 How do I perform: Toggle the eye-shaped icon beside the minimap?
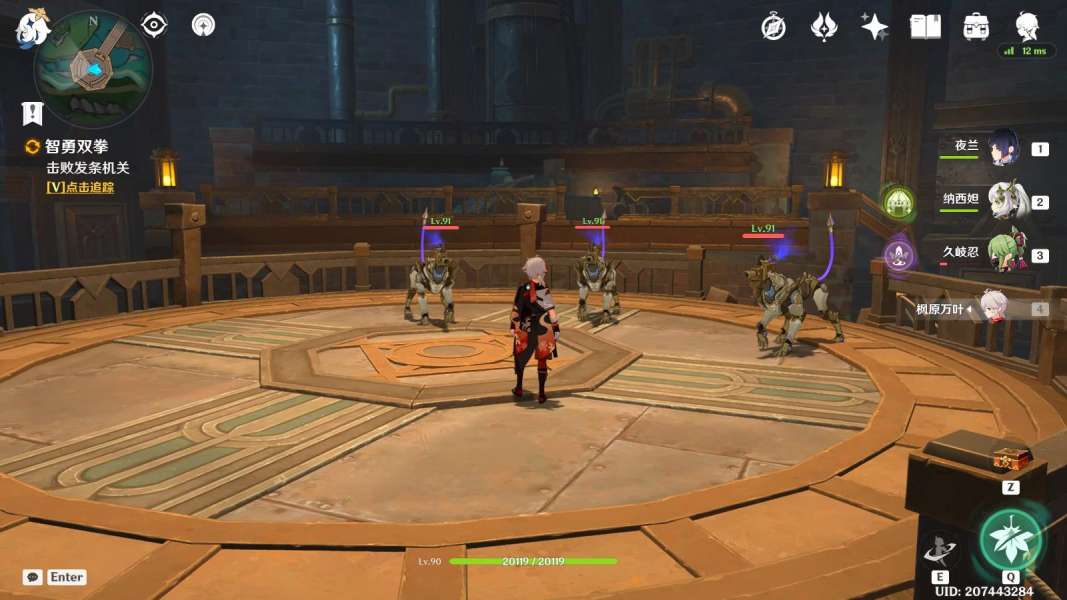[x=154, y=25]
